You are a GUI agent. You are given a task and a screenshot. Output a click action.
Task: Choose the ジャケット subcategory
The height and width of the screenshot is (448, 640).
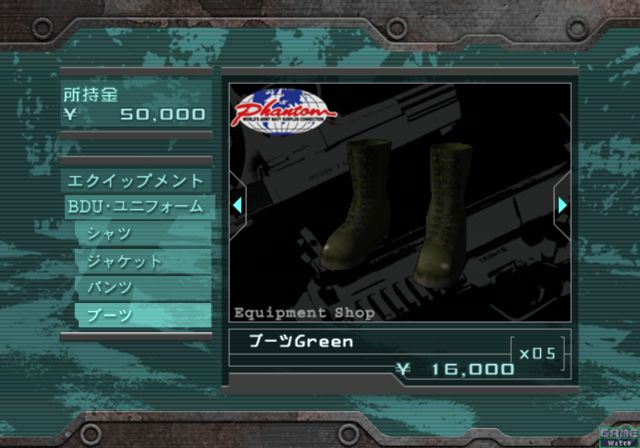coord(142,261)
